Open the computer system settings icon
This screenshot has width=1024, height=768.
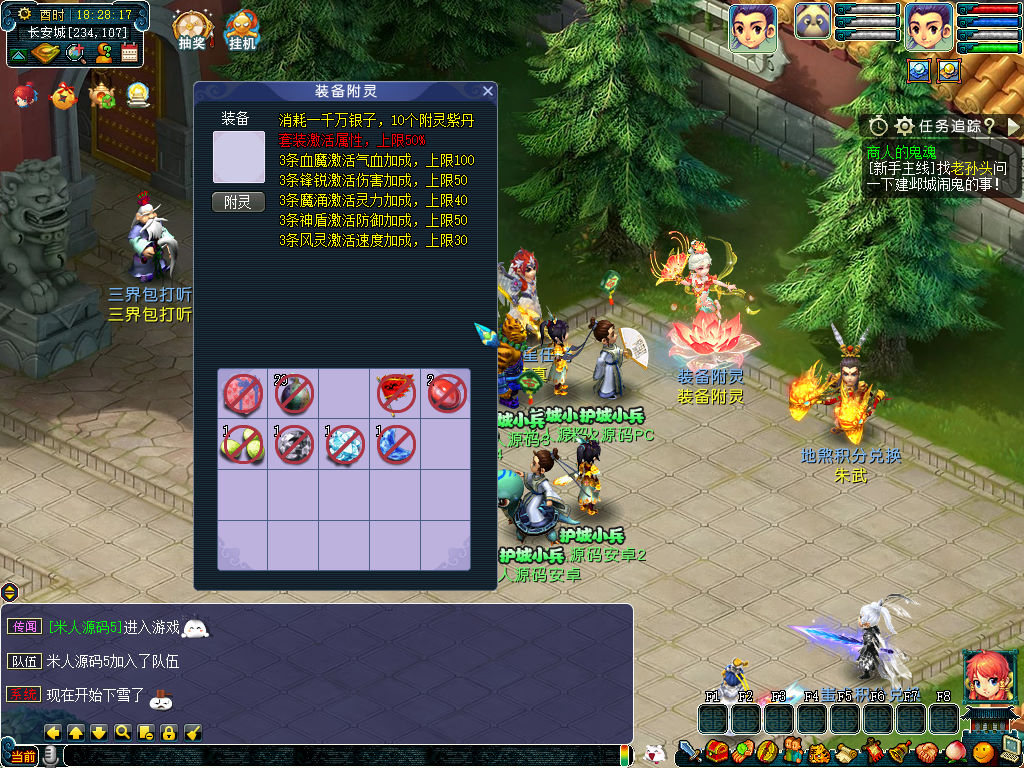pyautogui.click(x=1009, y=751)
